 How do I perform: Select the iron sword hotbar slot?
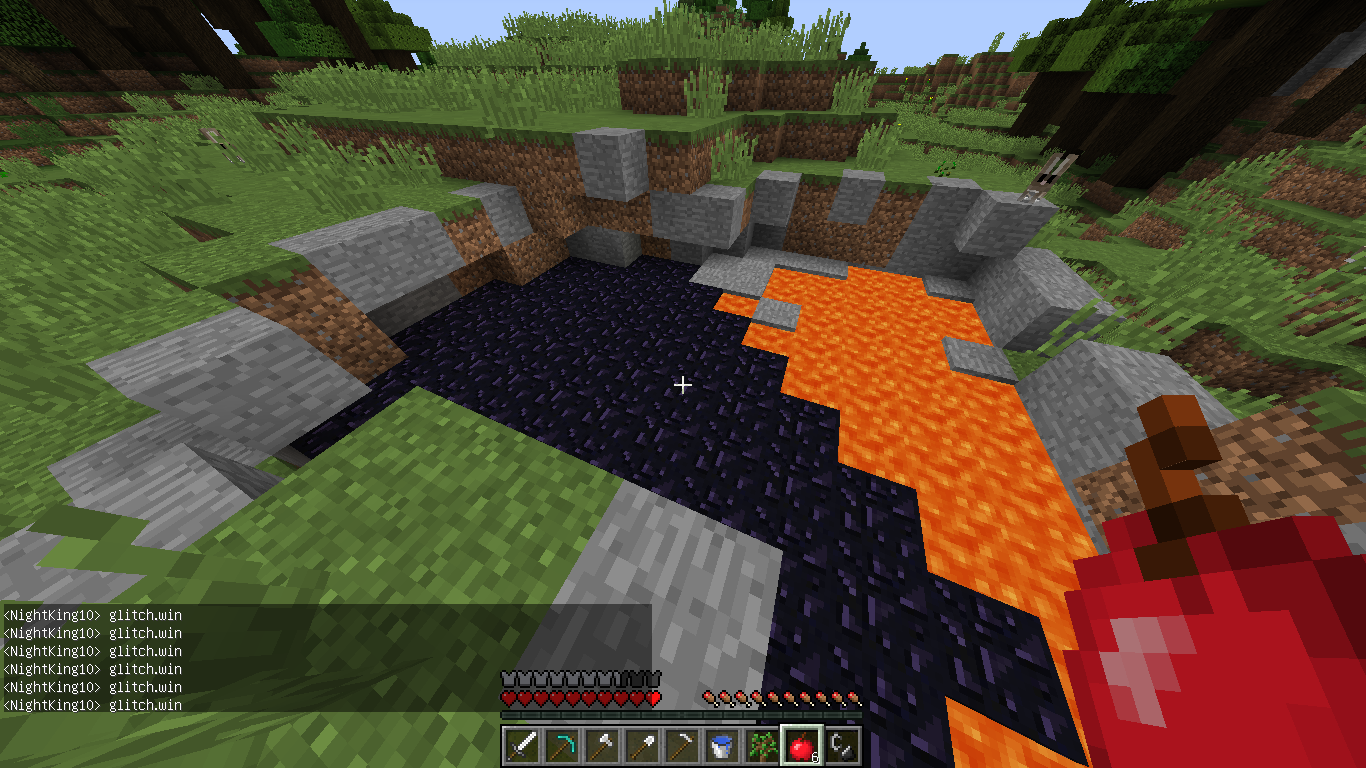tap(522, 746)
